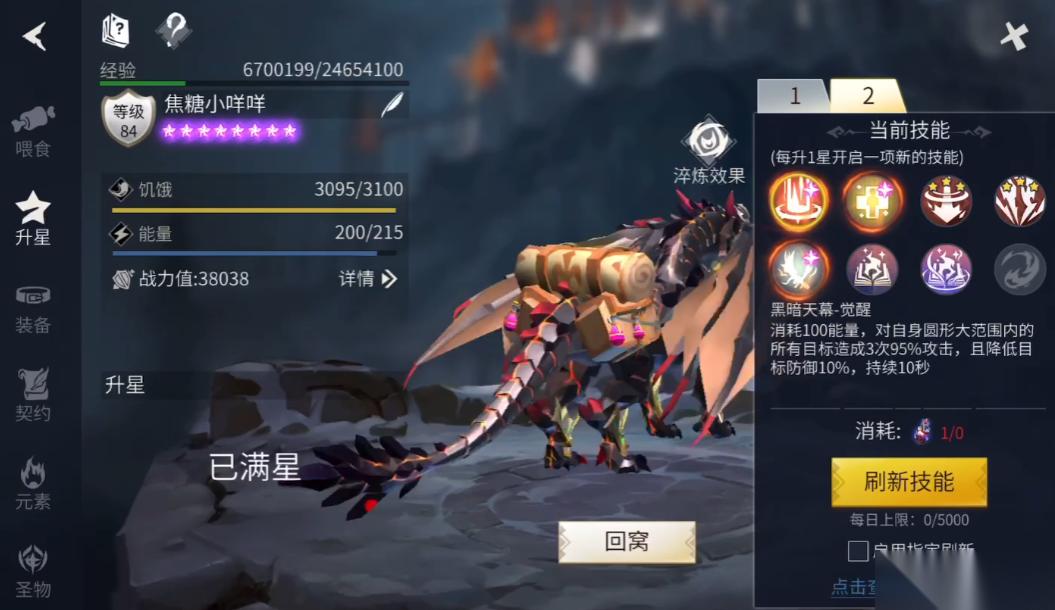Click the 刷新技能 refresh skills button
The height and width of the screenshot is (610, 1055).
(x=909, y=482)
